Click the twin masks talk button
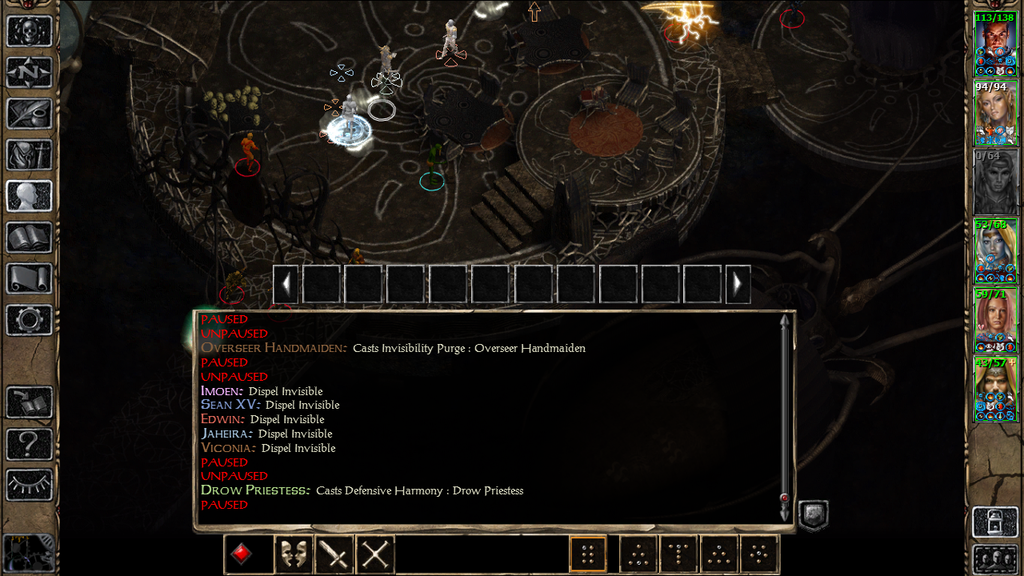The width and height of the screenshot is (1024, 576). [x=291, y=554]
